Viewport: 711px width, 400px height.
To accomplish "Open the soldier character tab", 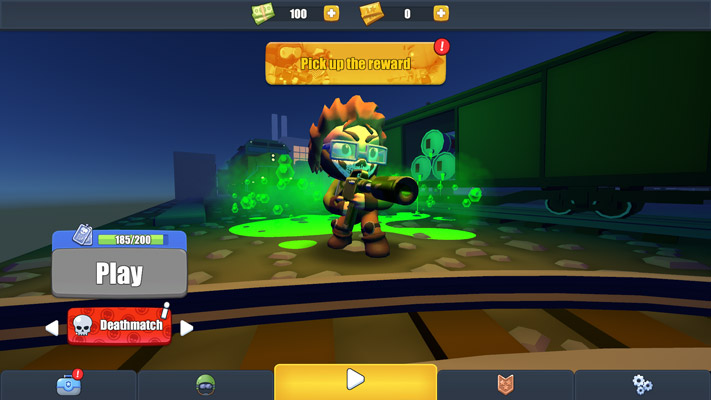I will [205, 384].
